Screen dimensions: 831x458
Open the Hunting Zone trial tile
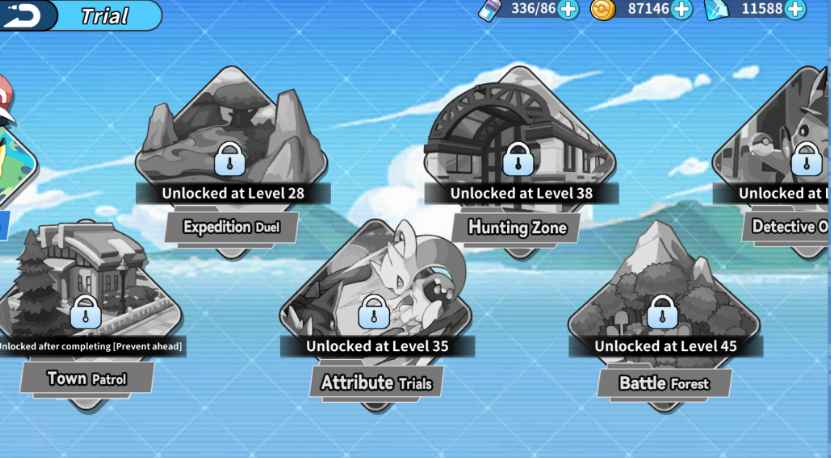tap(517, 160)
